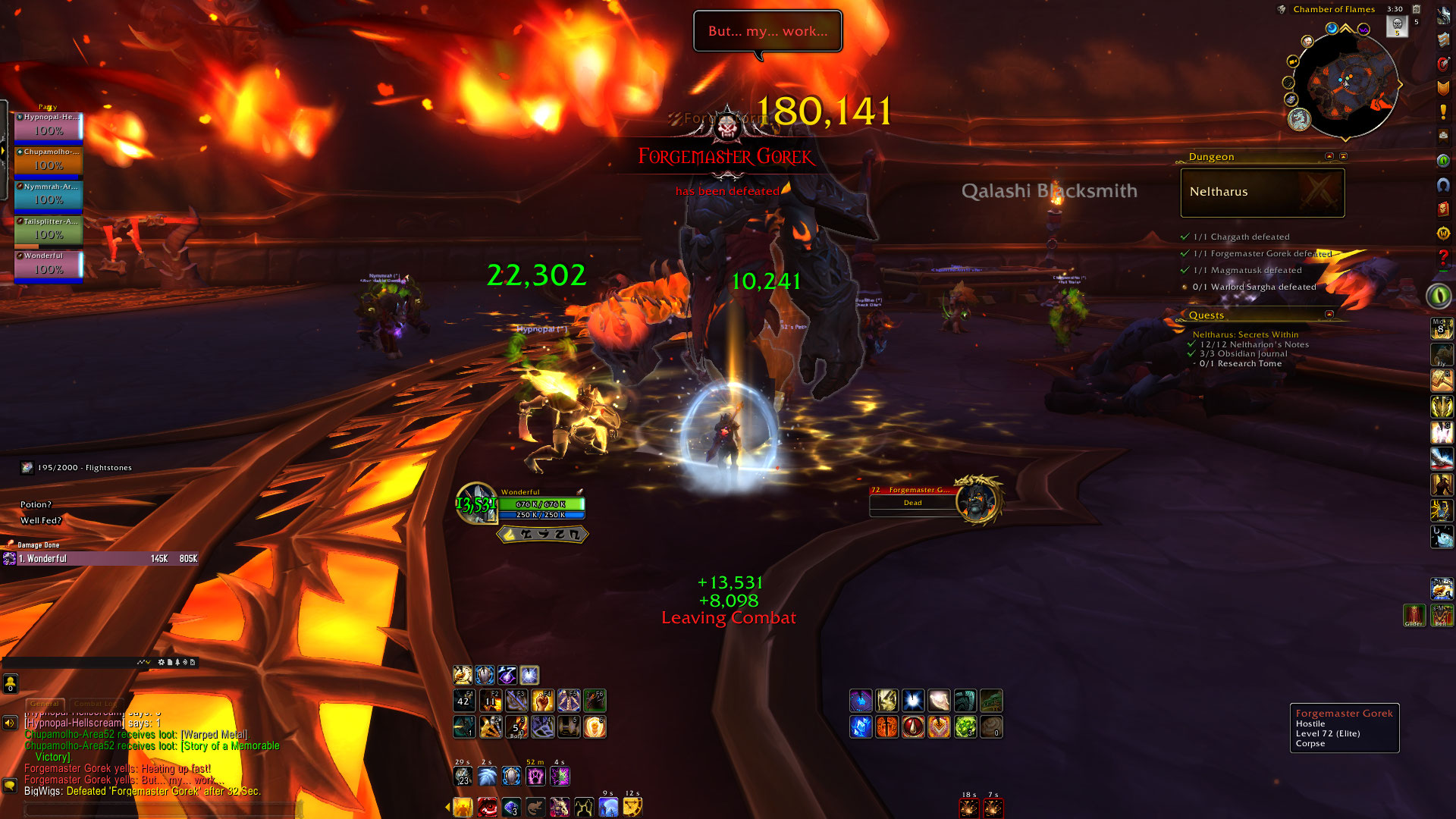Image resolution: width=1456 pixels, height=819 pixels.
Task: Click the red question mark help icon
Action: pos(1442,259)
